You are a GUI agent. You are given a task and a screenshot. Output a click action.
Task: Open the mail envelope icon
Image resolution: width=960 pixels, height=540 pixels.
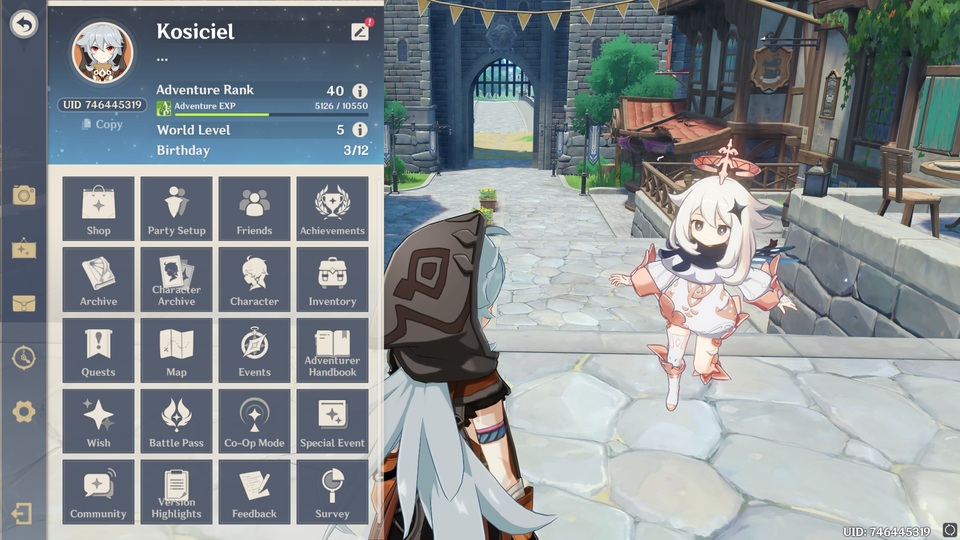click(23, 303)
